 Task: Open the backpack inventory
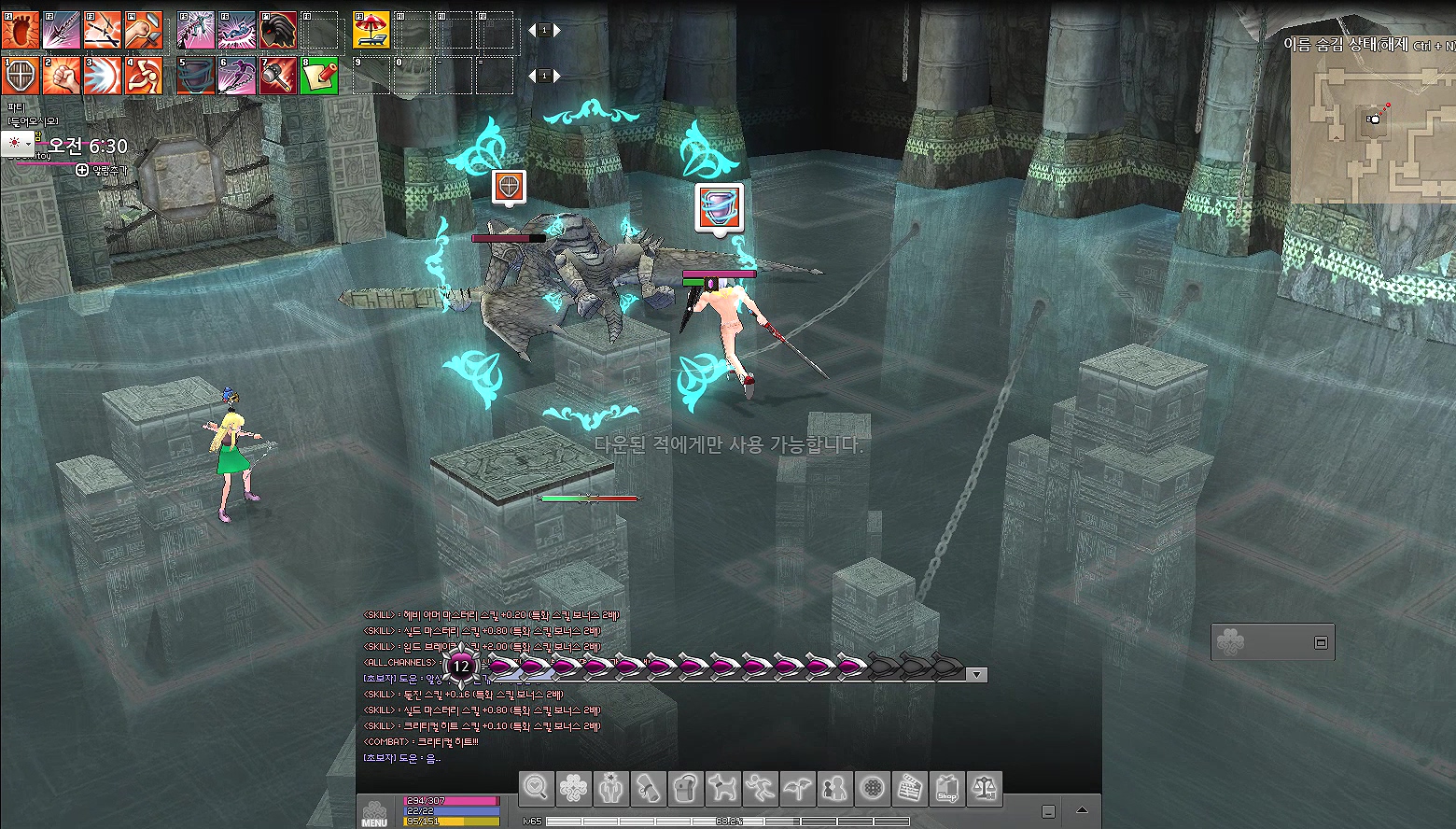pos(686,789)
